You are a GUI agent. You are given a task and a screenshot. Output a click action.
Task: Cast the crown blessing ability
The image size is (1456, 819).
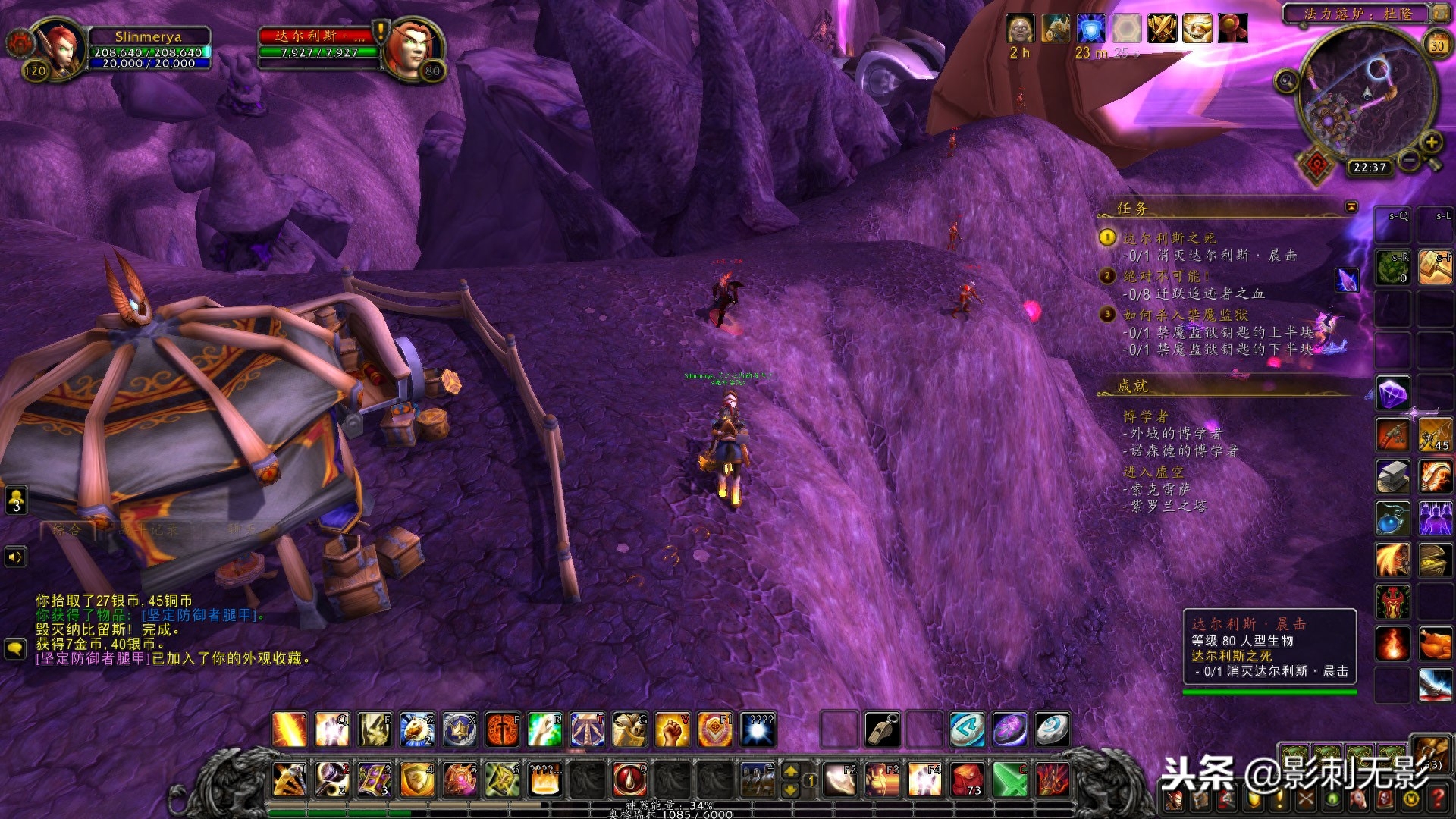(x=460, y=730)
